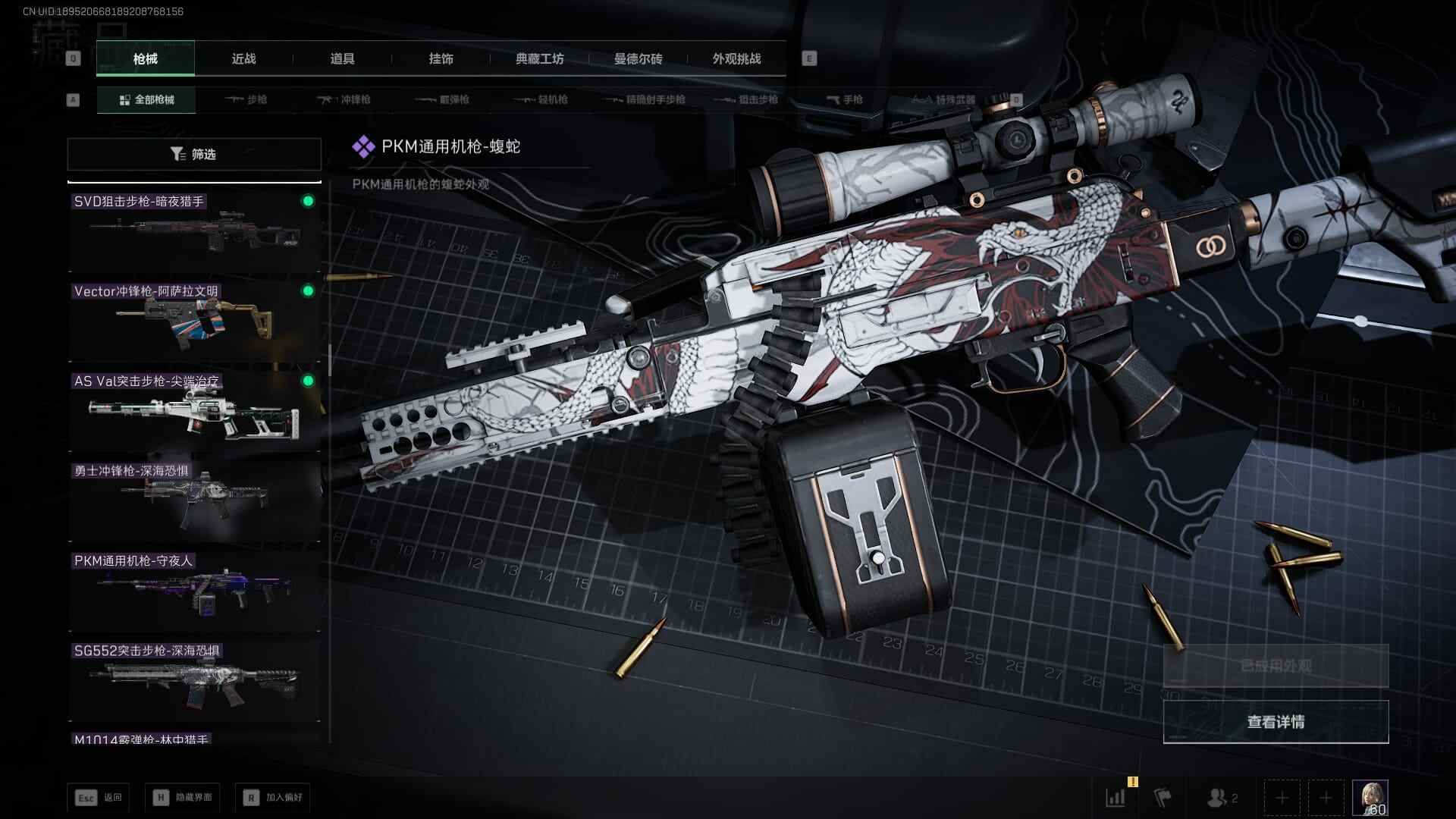Switch to the 曼德尔砖 tab

click(x=638, y=58)
